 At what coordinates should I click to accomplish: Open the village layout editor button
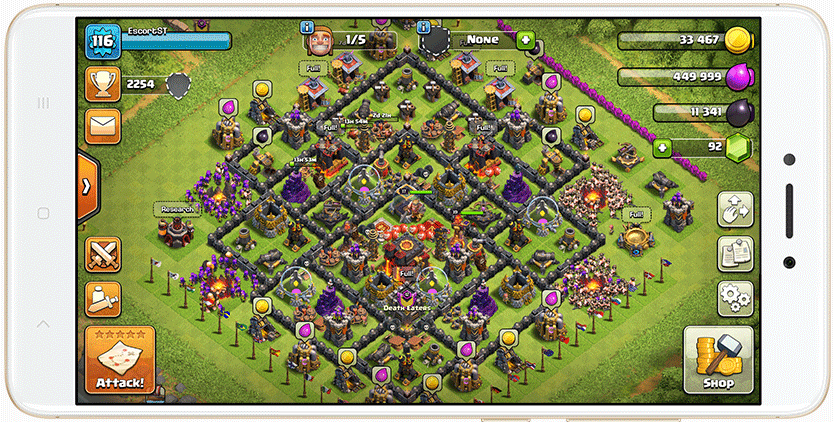click(x=735, y=210)
